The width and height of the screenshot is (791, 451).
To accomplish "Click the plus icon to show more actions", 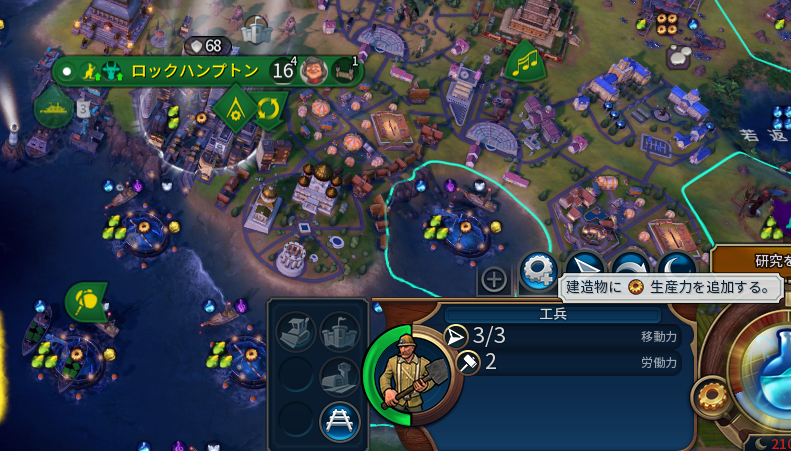I will pos(494,279).
